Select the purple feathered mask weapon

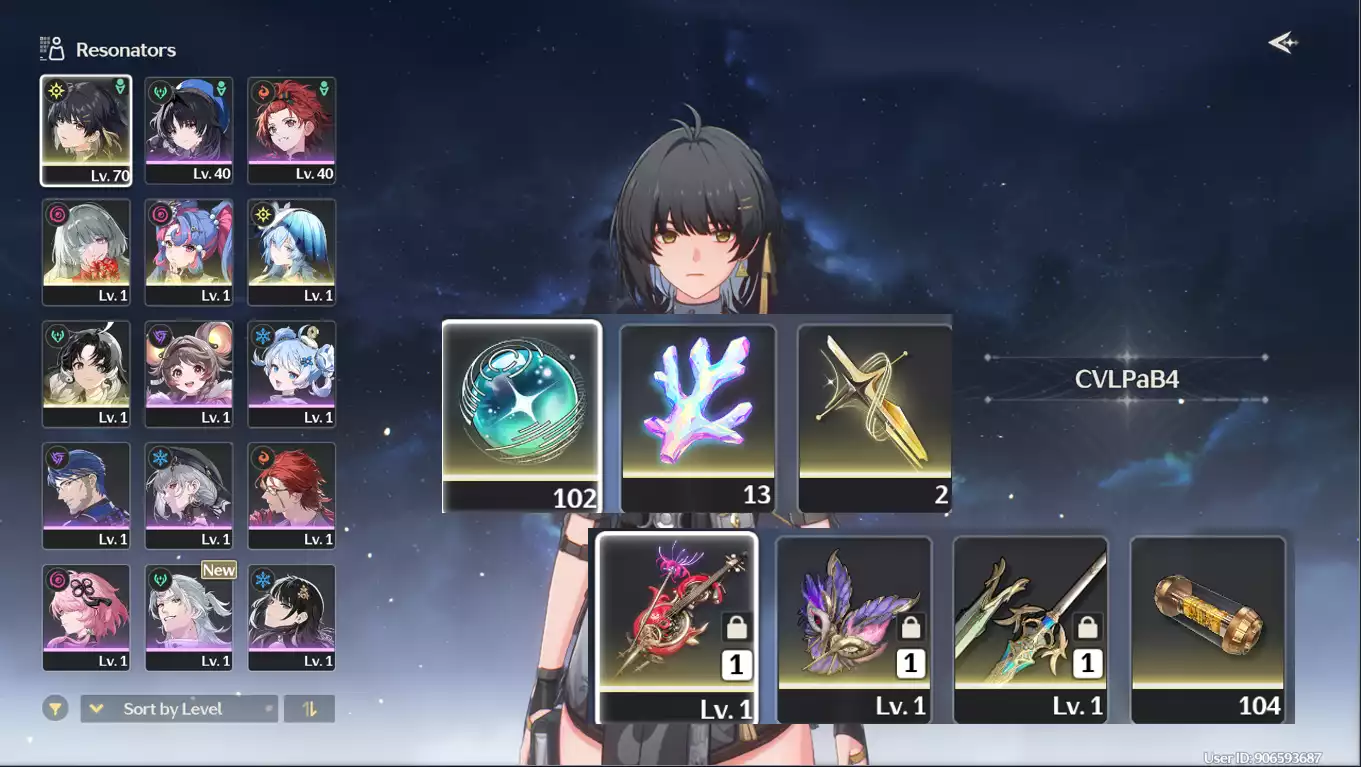tap(854, 629)
